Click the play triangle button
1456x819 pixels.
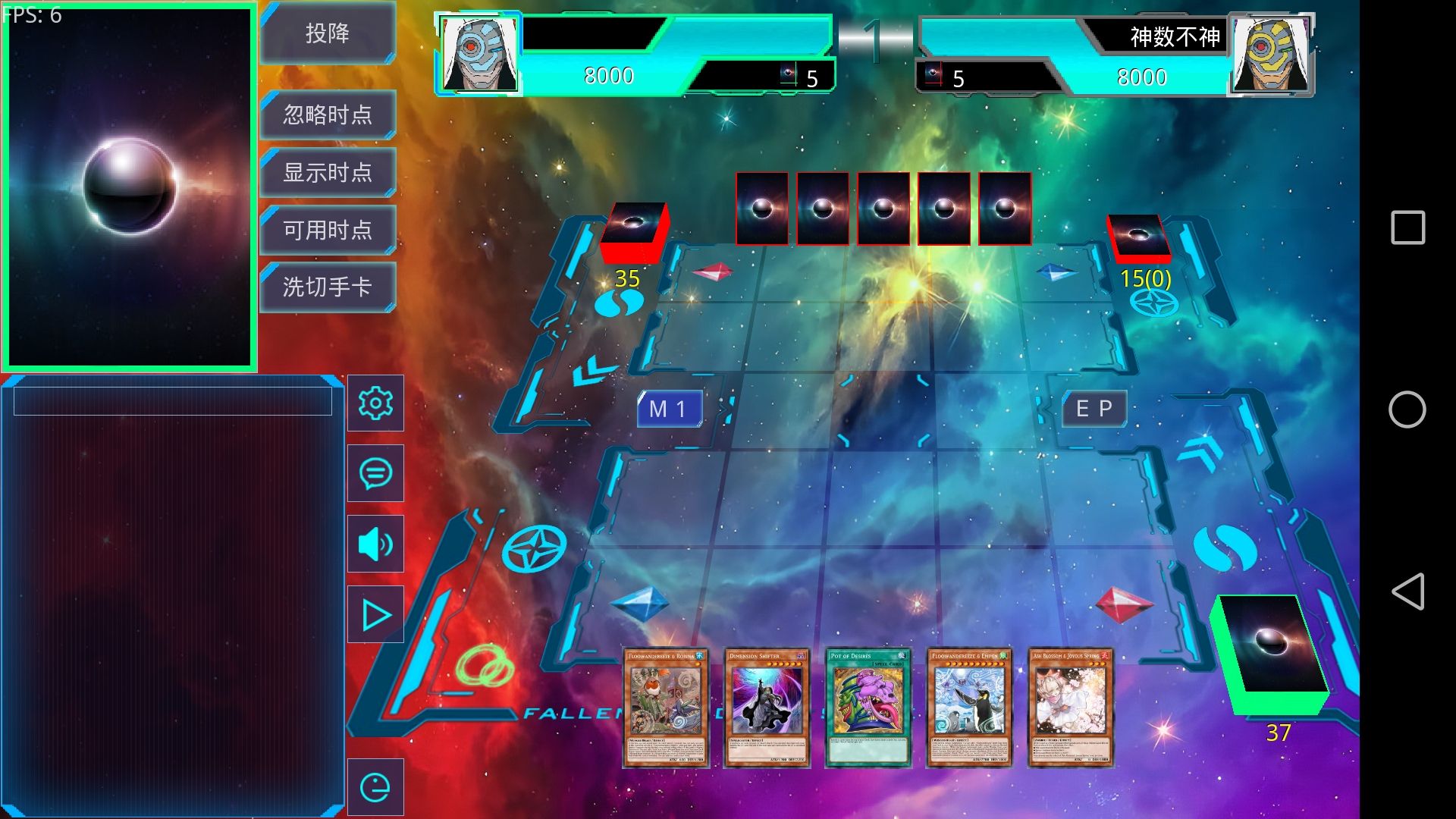pos(375,614)
